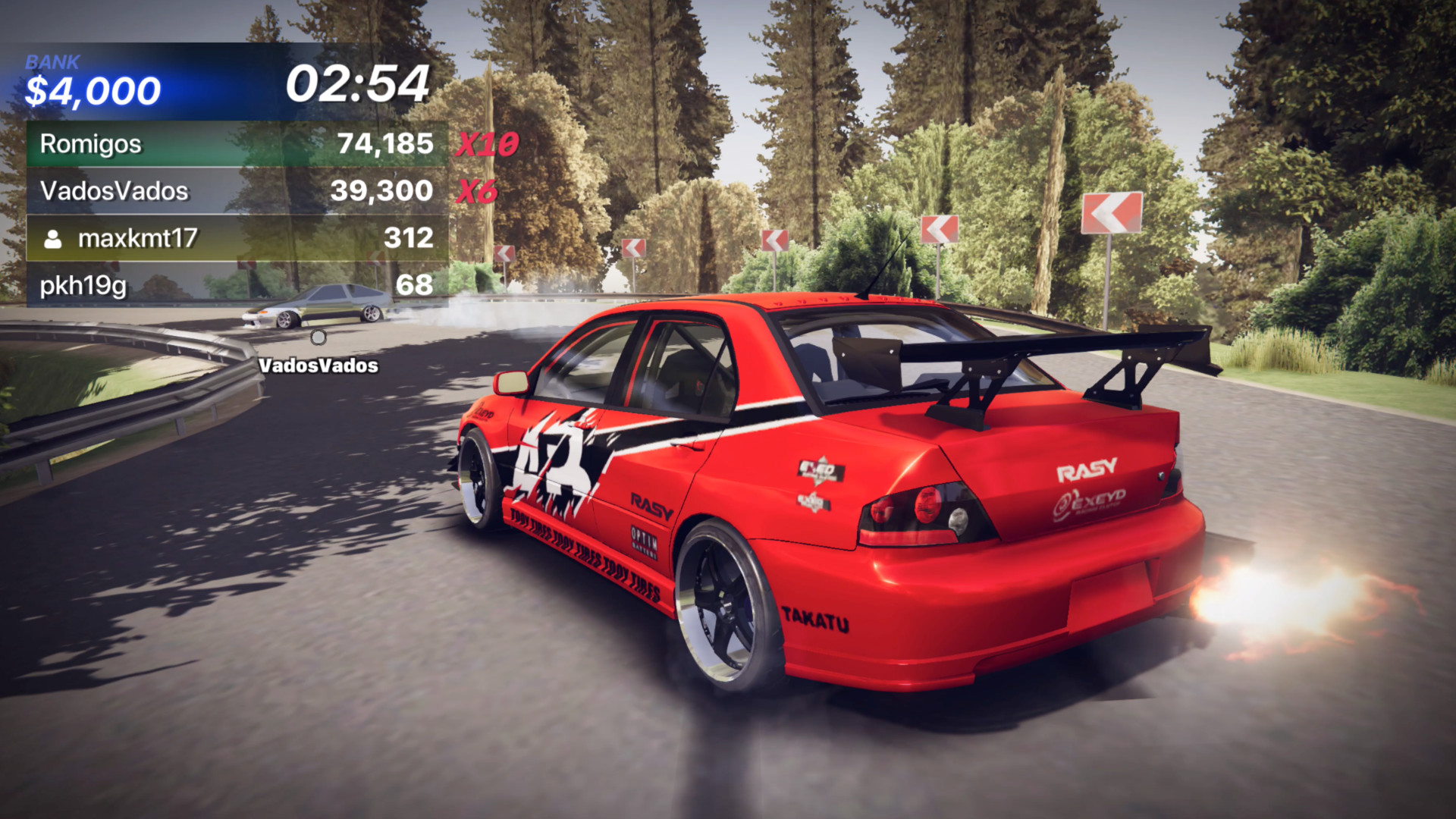Toggle the highlighted maxkmt17 leaderboard row

tap(227, 240)
